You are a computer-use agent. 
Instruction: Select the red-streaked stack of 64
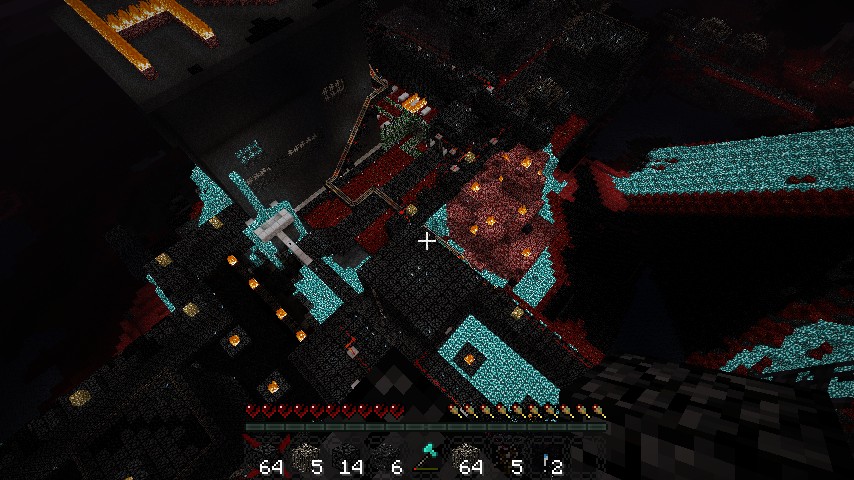tap(265, 457)
